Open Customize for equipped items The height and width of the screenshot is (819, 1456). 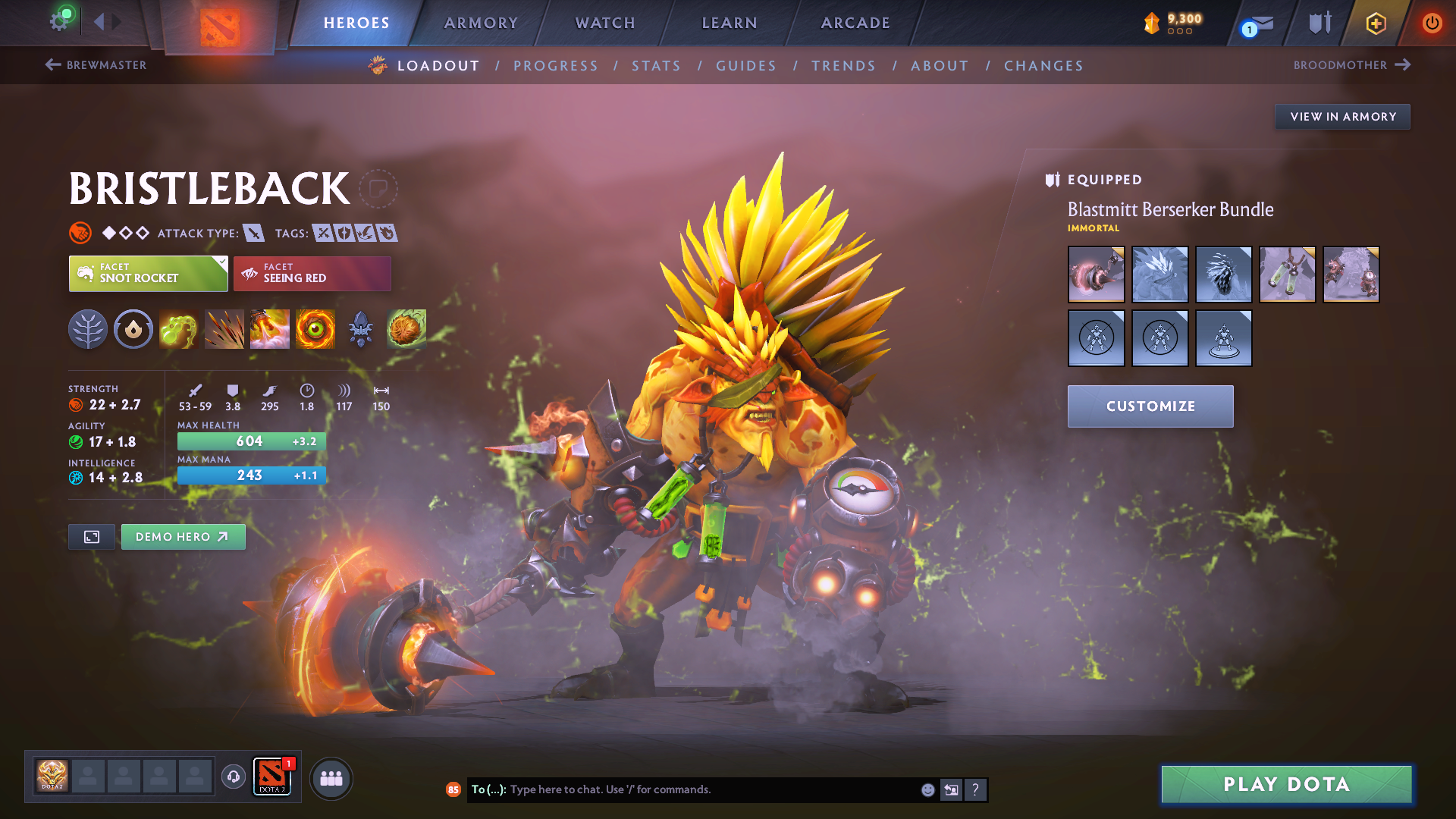pyautogui.click(x=1150, y=406)
